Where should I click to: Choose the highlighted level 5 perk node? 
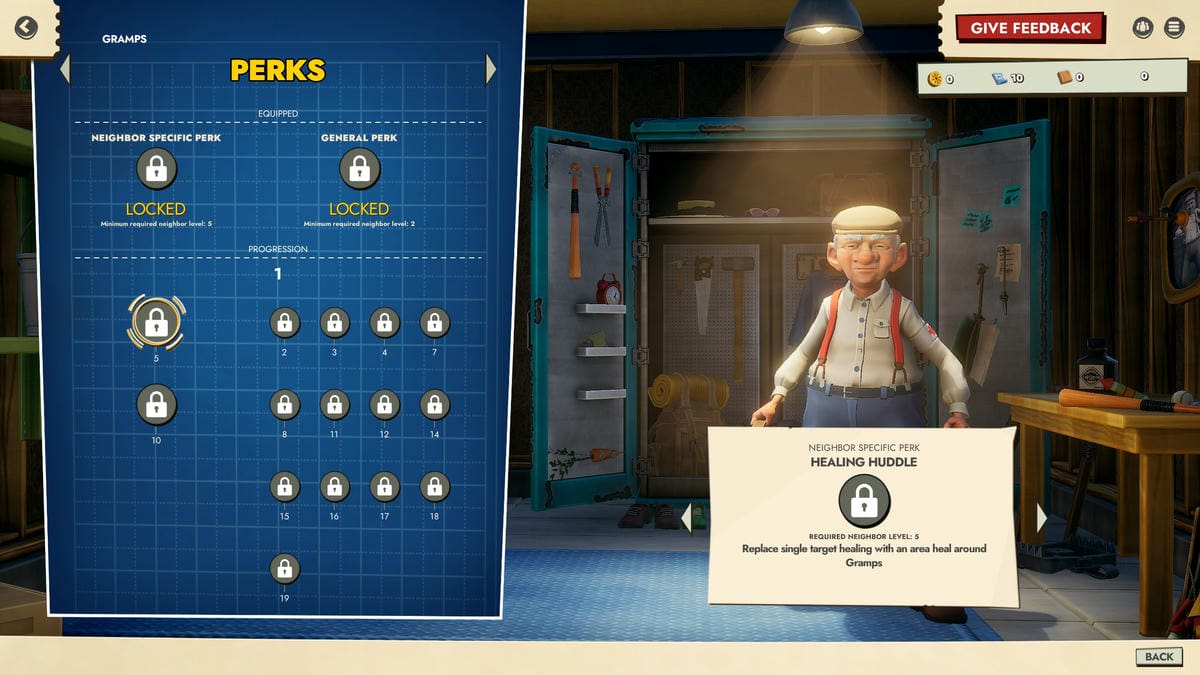(155, 322)
